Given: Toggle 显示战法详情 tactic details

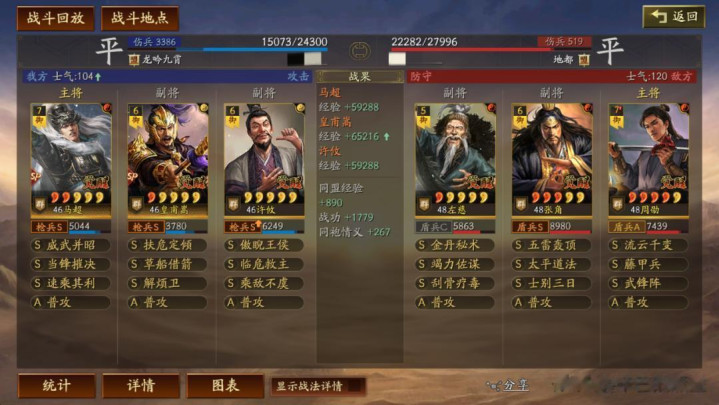Looking at the screenshot, I should [316, 385].
